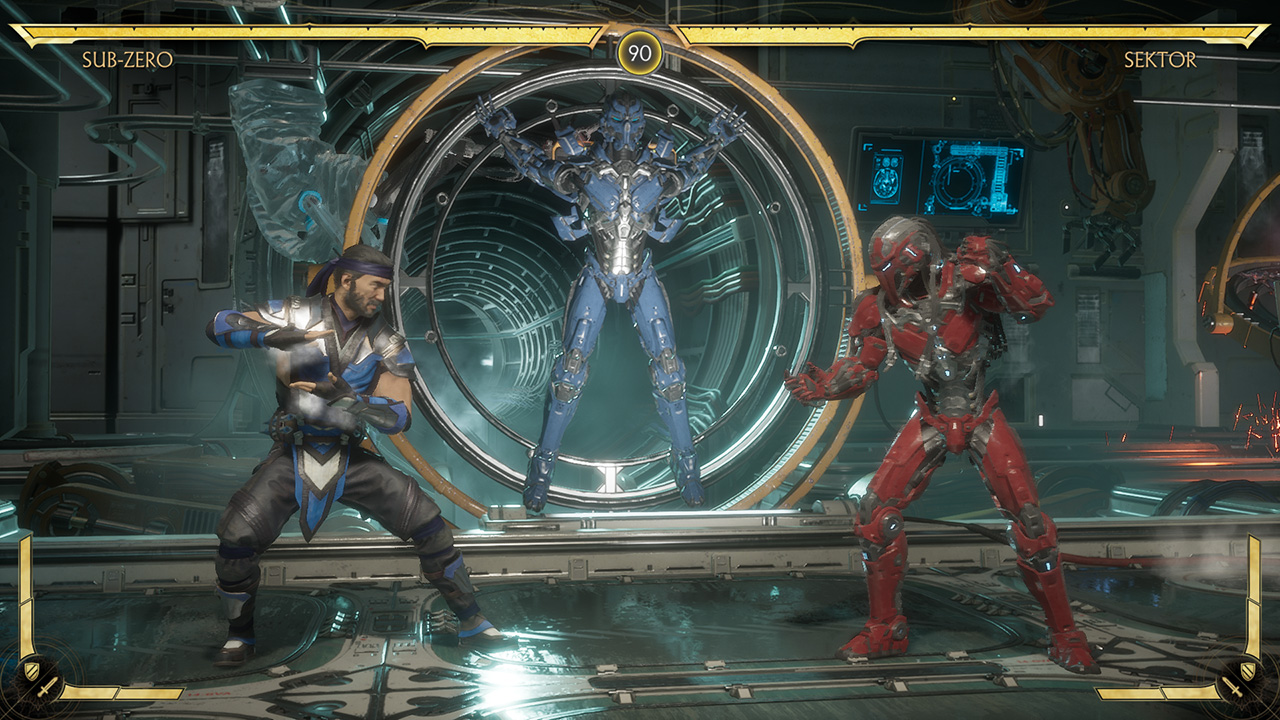Click the round match timer badge
Screen dimensions: 1280x720
click(x=640, y=51)
